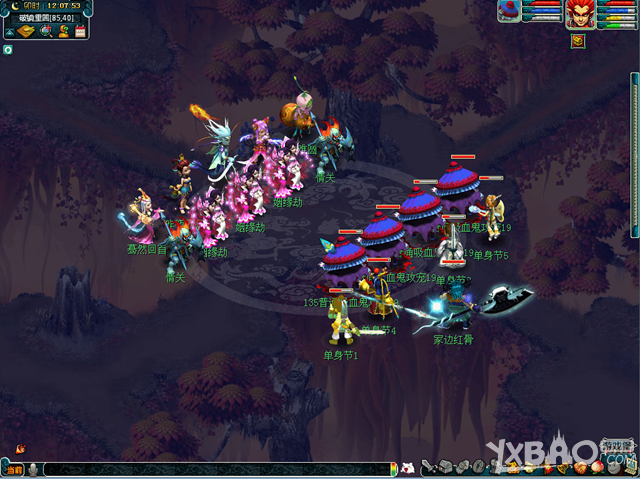This screenshot has width=640, height=479.
Task: Open the red calendar icon
Action: (78, 31)
